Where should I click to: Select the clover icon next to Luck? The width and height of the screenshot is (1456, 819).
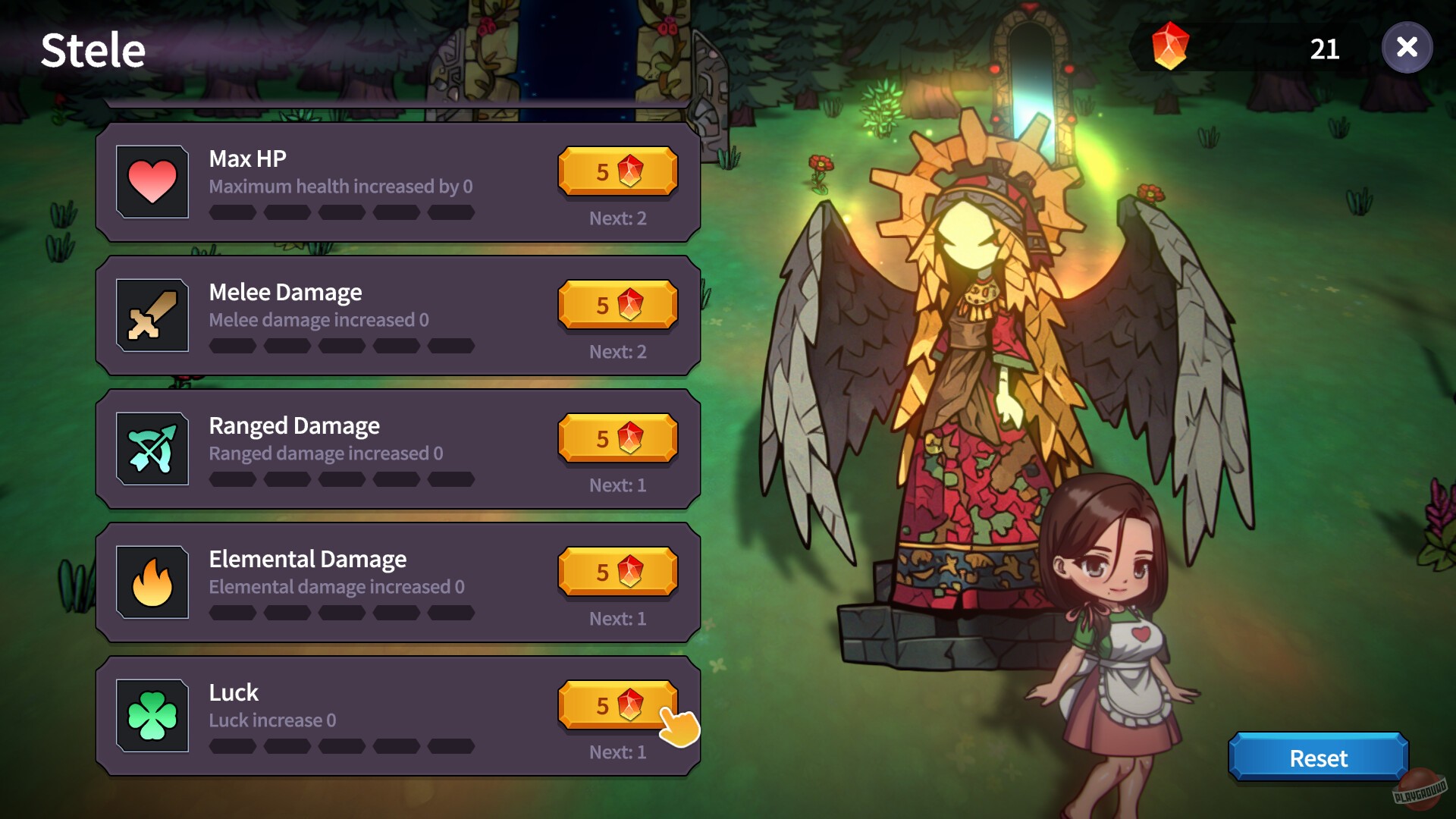(x=152, y=714)
